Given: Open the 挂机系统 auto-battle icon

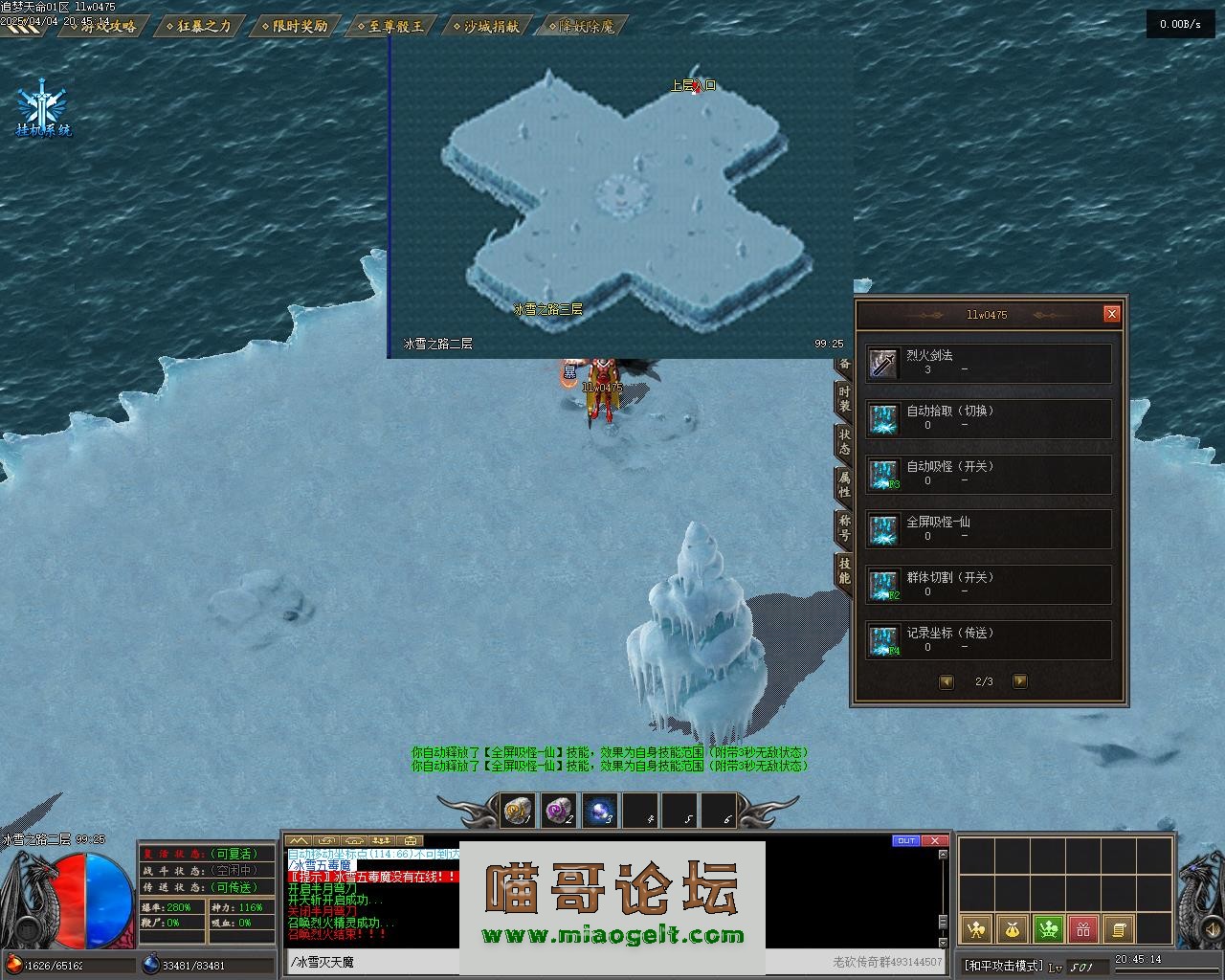Looking at the screenshot, I should pos(43,112).
